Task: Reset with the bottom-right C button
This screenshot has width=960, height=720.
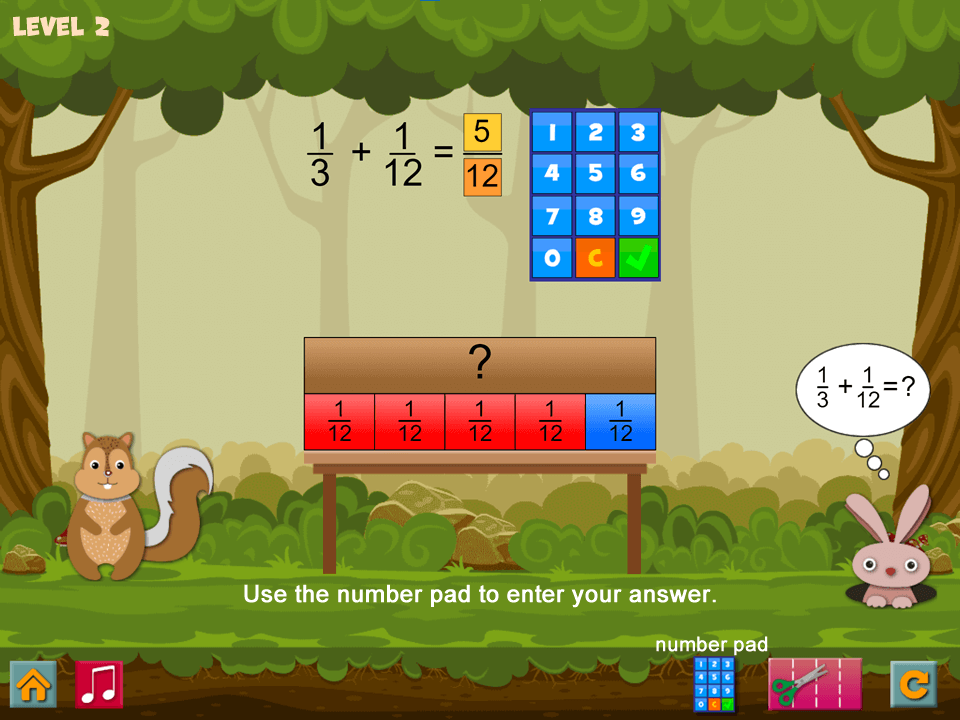Action: point(914,684)
